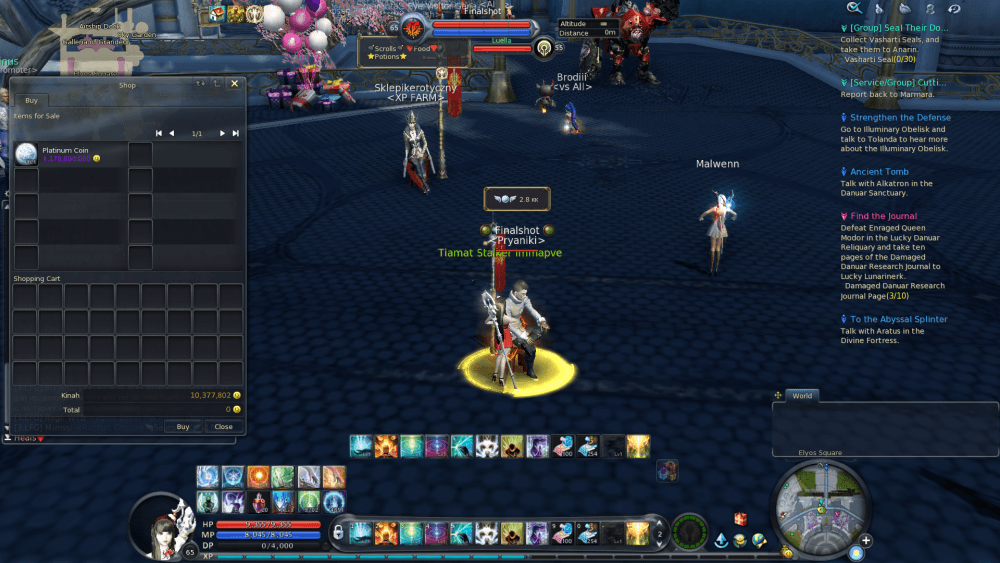The image size is (1000, 563).
Task: Select the Buy tab in the Shop
Action: pyautogui.click(x=31, y=100)
